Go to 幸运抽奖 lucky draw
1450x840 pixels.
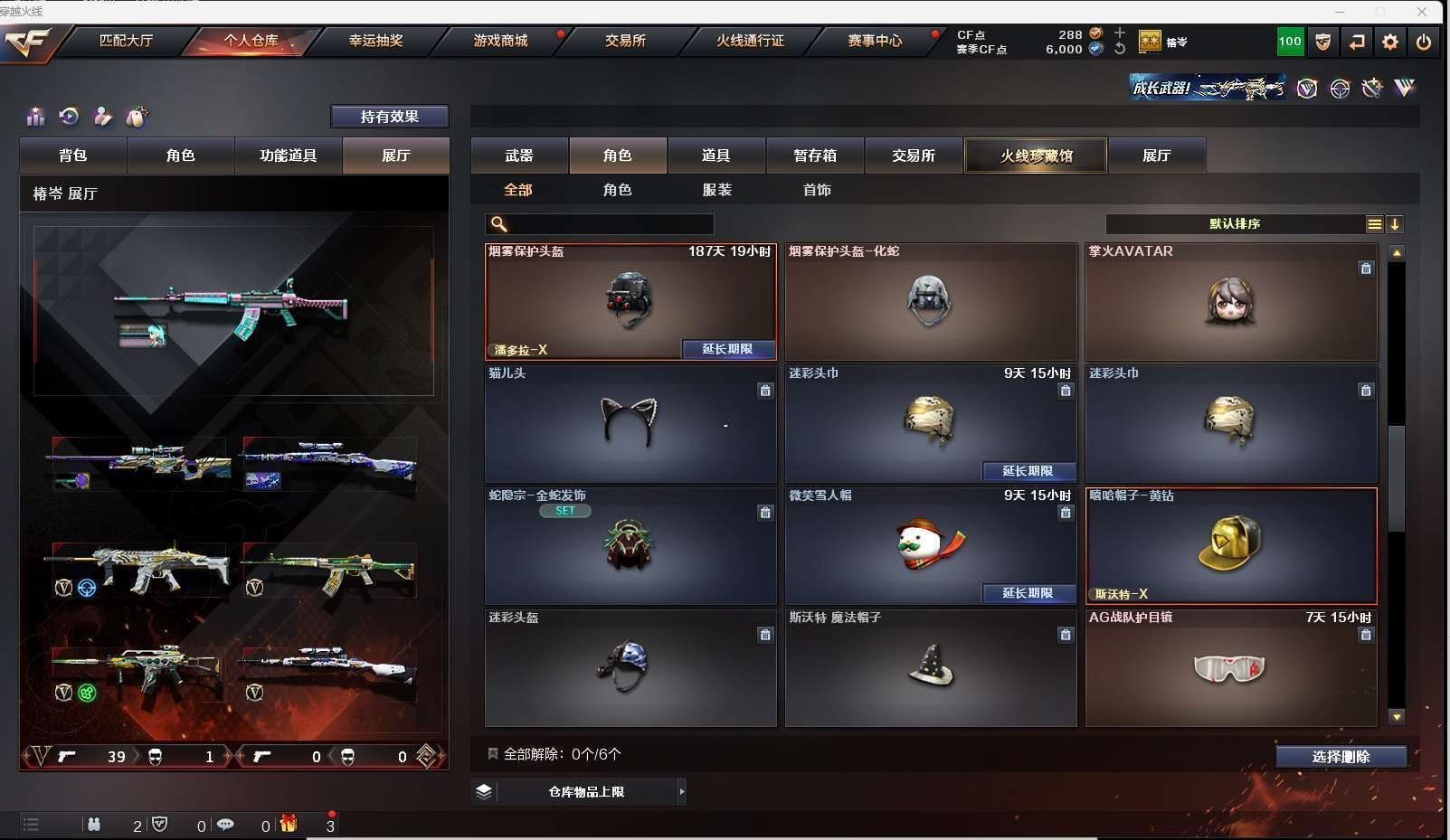click(375, 41)
